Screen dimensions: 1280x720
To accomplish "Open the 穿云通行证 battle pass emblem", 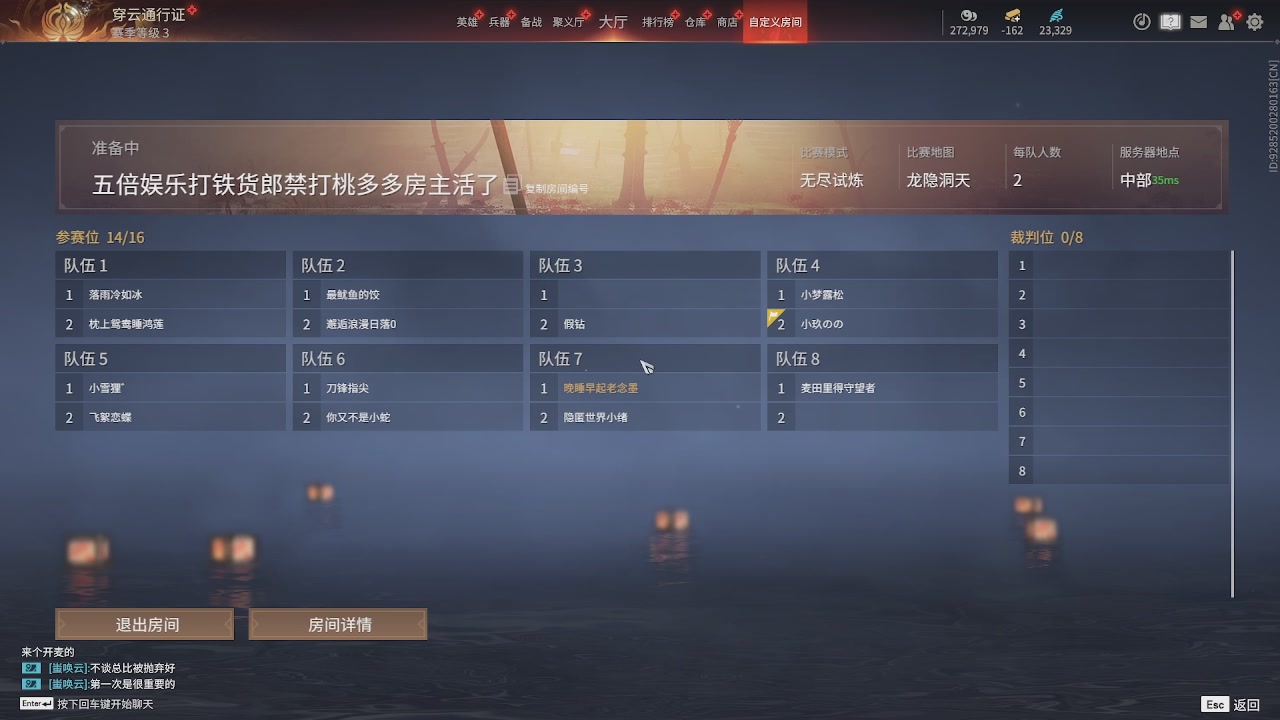I will (62, 22).
